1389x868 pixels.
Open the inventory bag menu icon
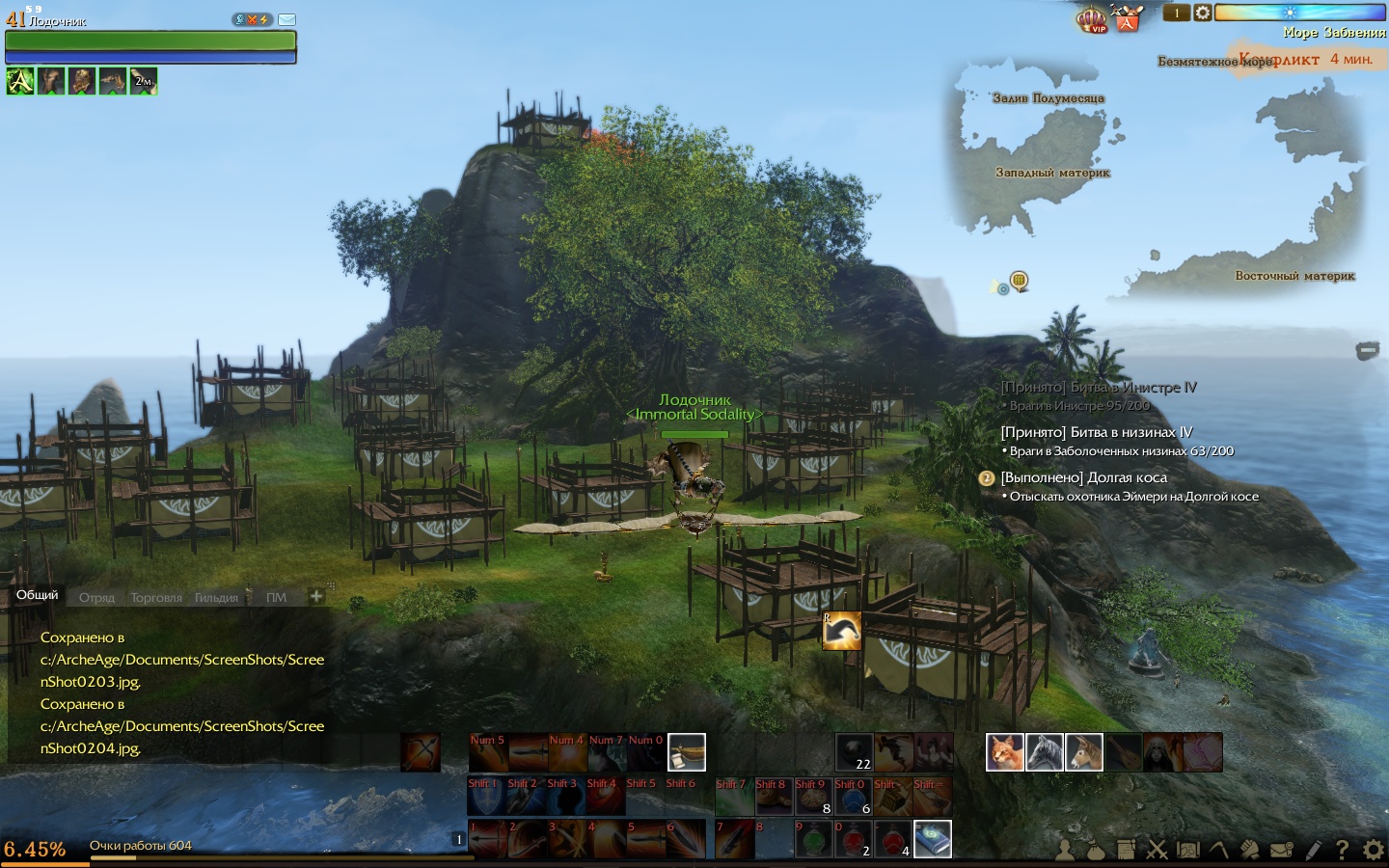pos(1095,850)
